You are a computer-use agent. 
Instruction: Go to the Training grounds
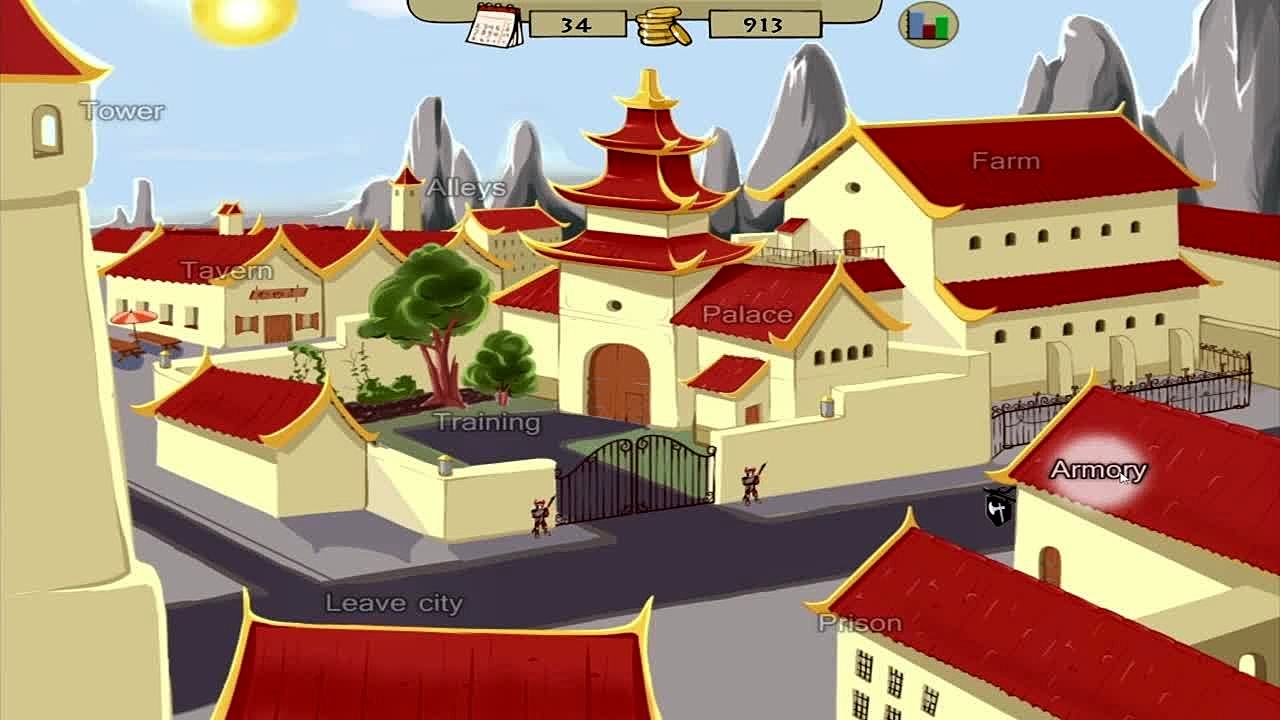(x=487, y=422)
